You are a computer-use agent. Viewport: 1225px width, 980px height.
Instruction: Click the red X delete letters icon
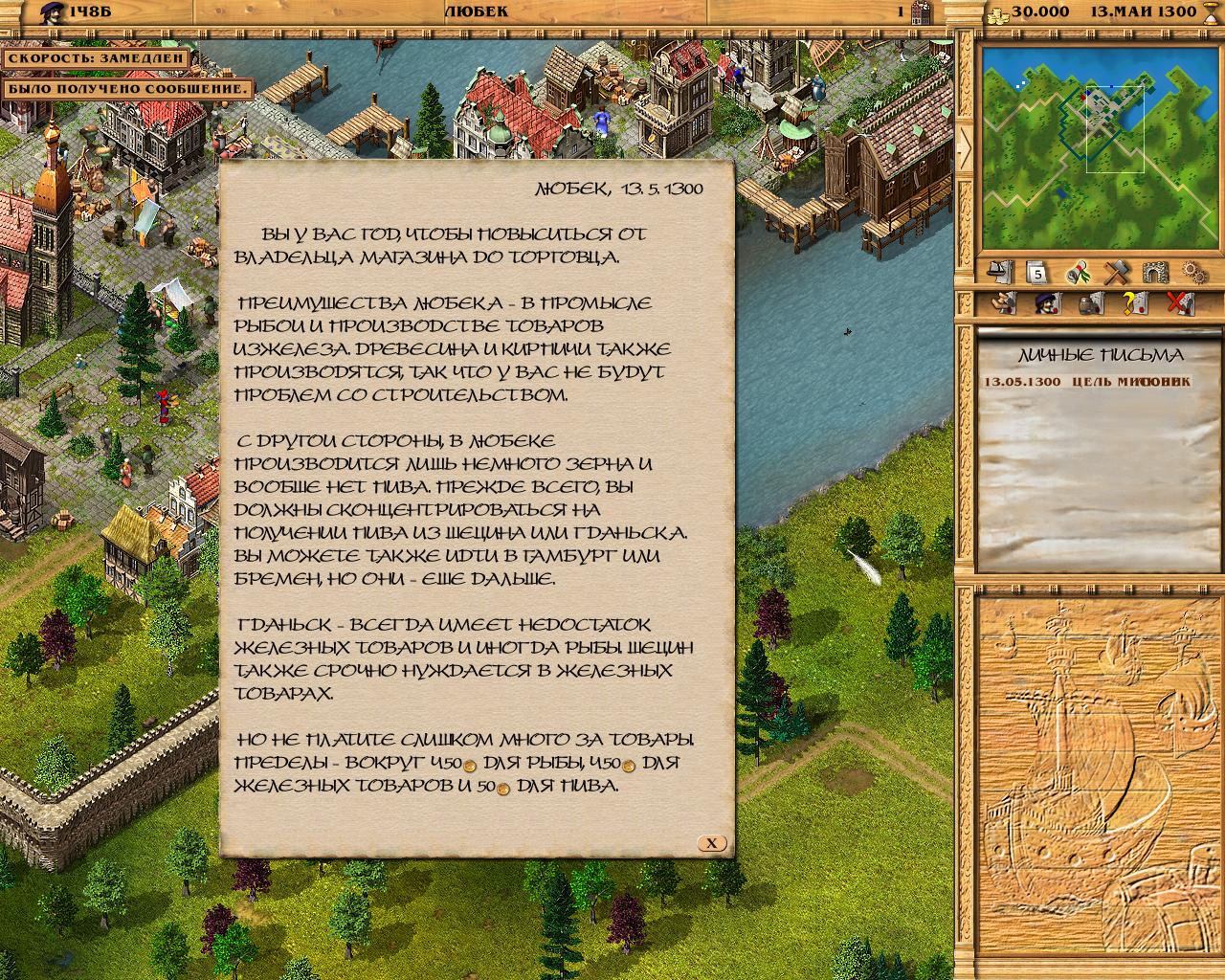tap(1181, 304)
